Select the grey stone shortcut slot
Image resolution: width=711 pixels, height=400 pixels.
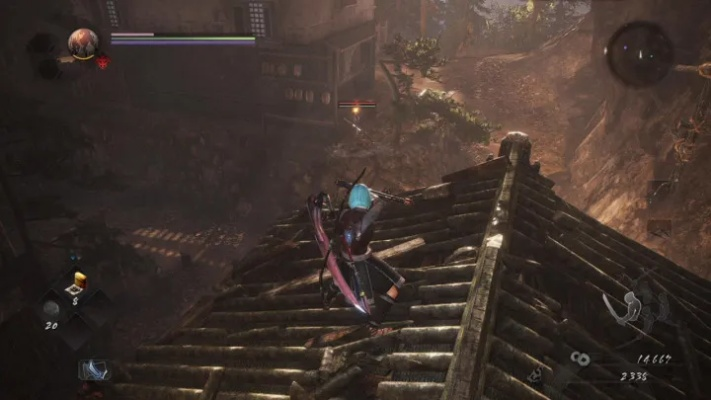pyautogui.click(x=50, y=309)
